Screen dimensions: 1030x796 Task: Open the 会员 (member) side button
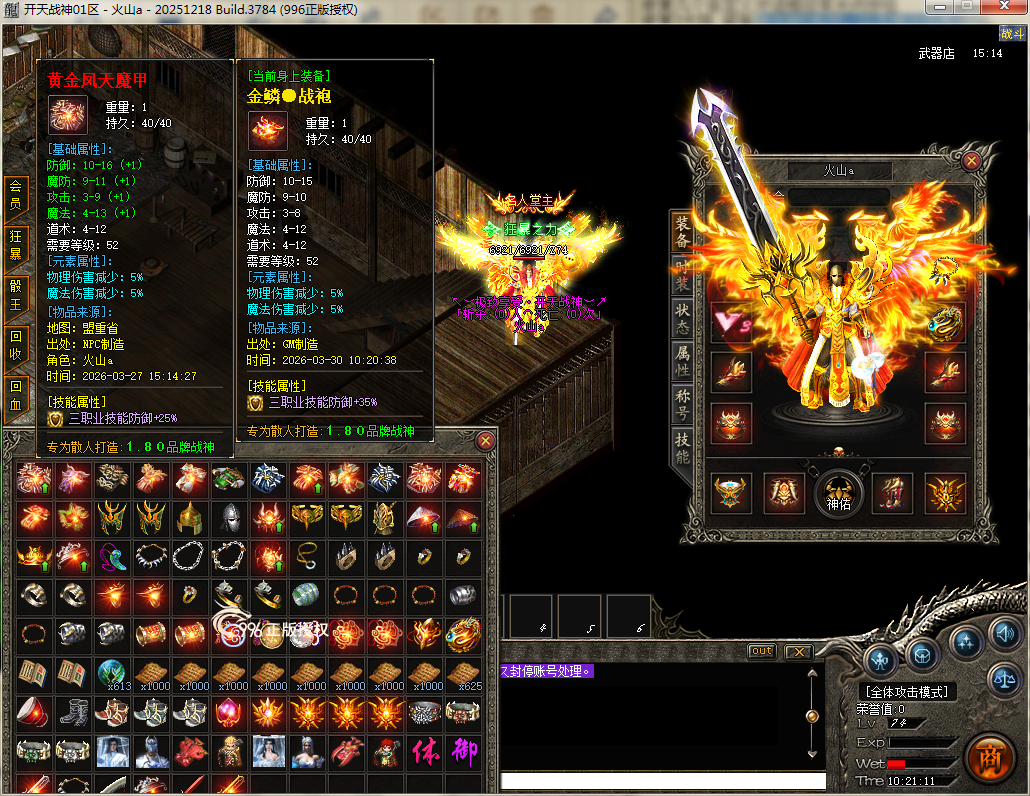tap(16, 197)
